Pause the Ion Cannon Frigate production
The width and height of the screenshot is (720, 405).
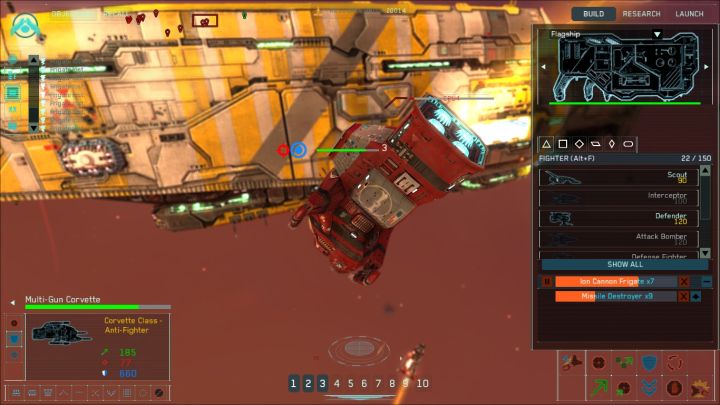tap(547, 282)
